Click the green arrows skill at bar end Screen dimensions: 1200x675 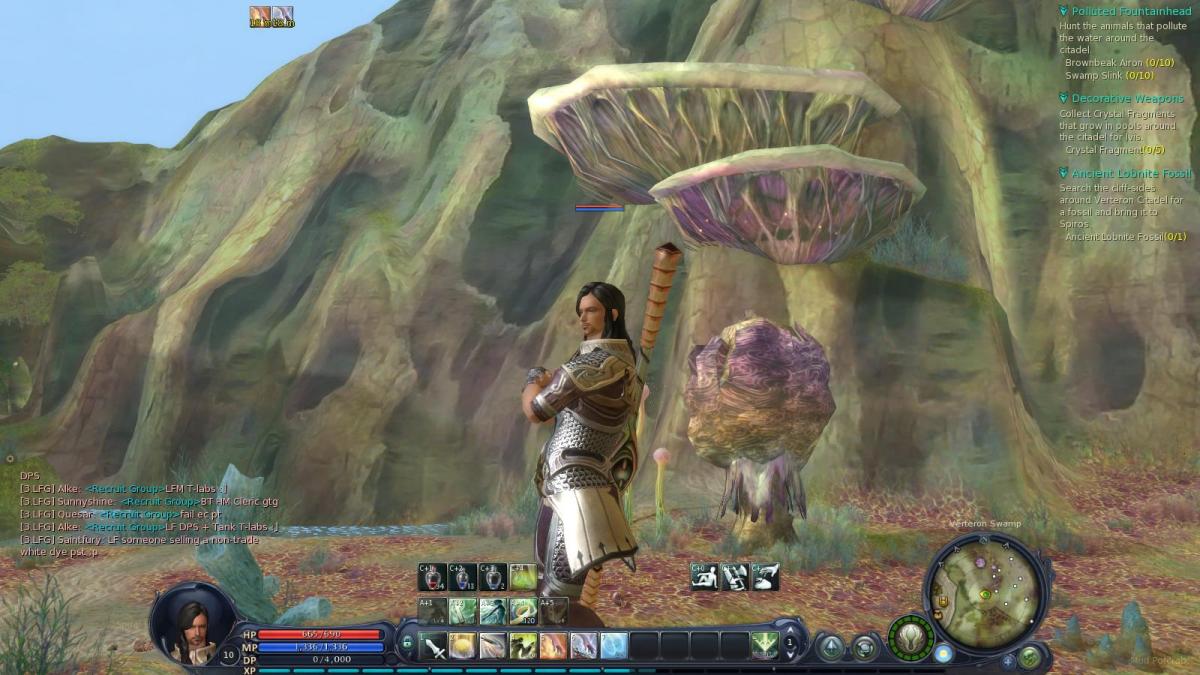tap(764, 645)
